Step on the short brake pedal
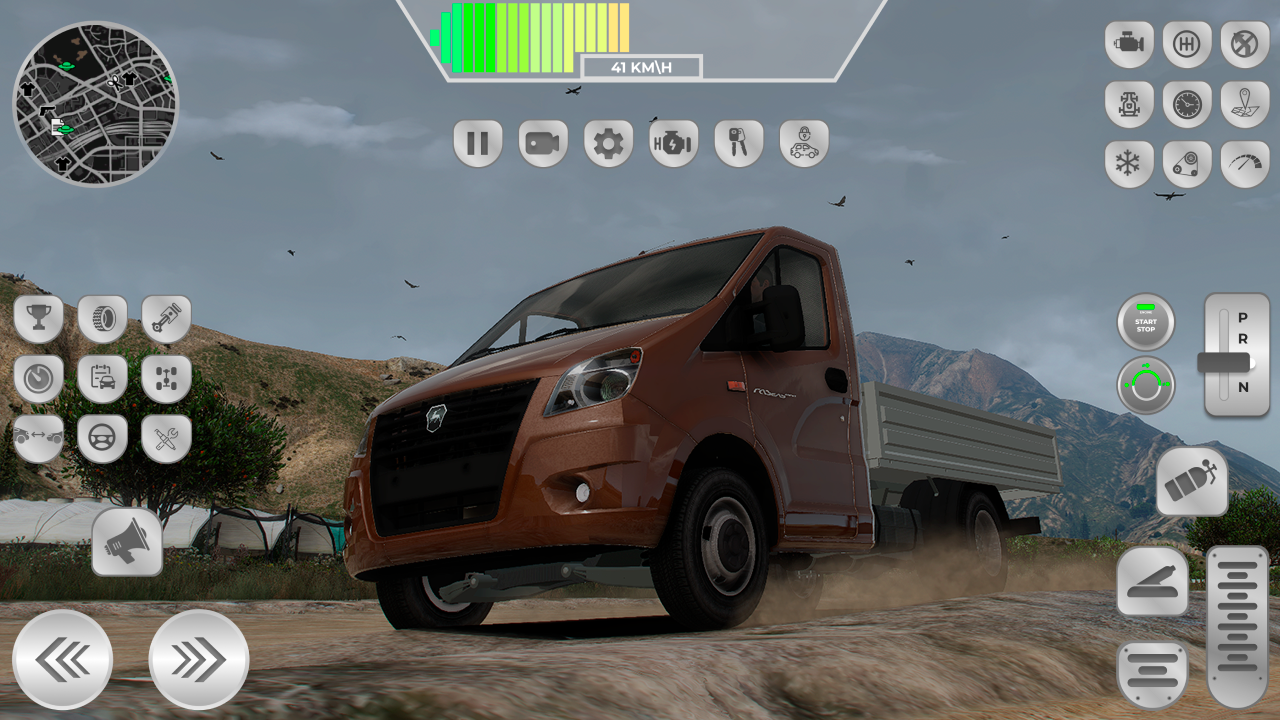 click(1152, 675)
